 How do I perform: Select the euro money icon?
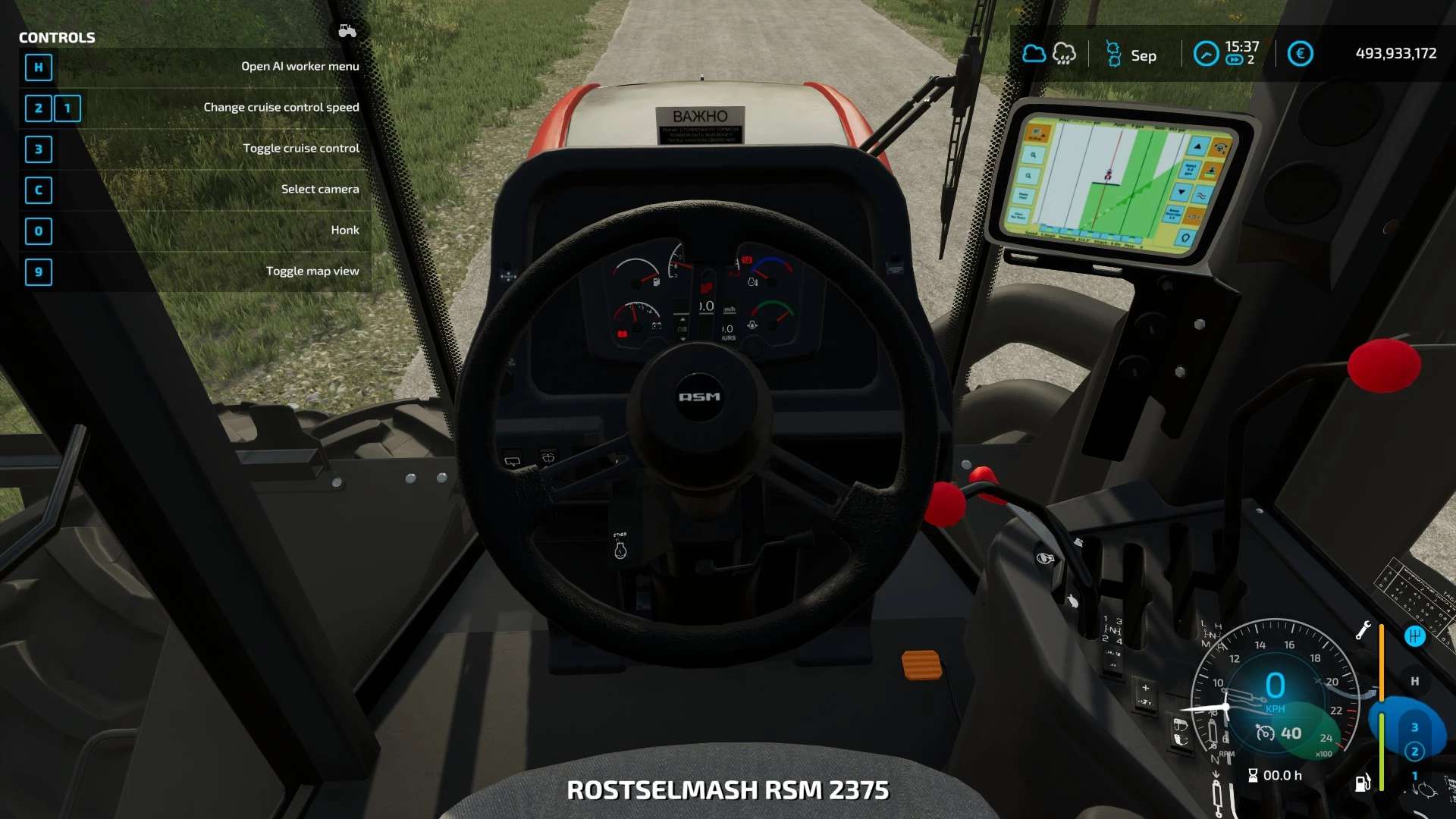pyautogui.click(x=1300, y=54)
